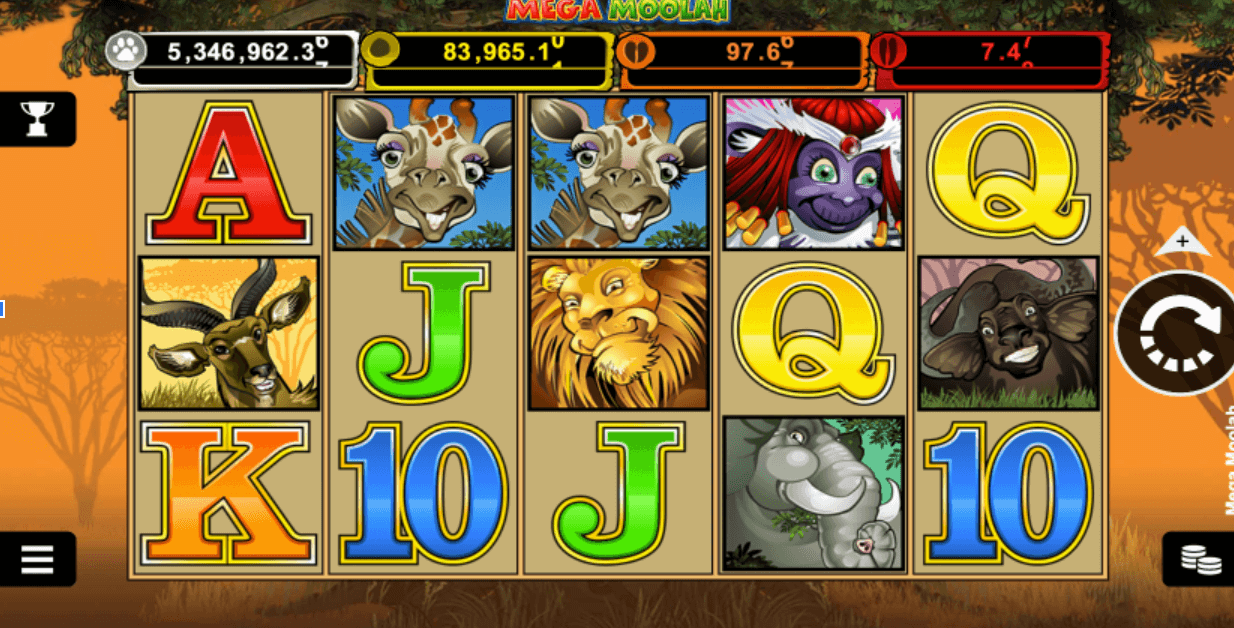
Task: Open the hamburger menu
Action: click(x=37, y=558)
